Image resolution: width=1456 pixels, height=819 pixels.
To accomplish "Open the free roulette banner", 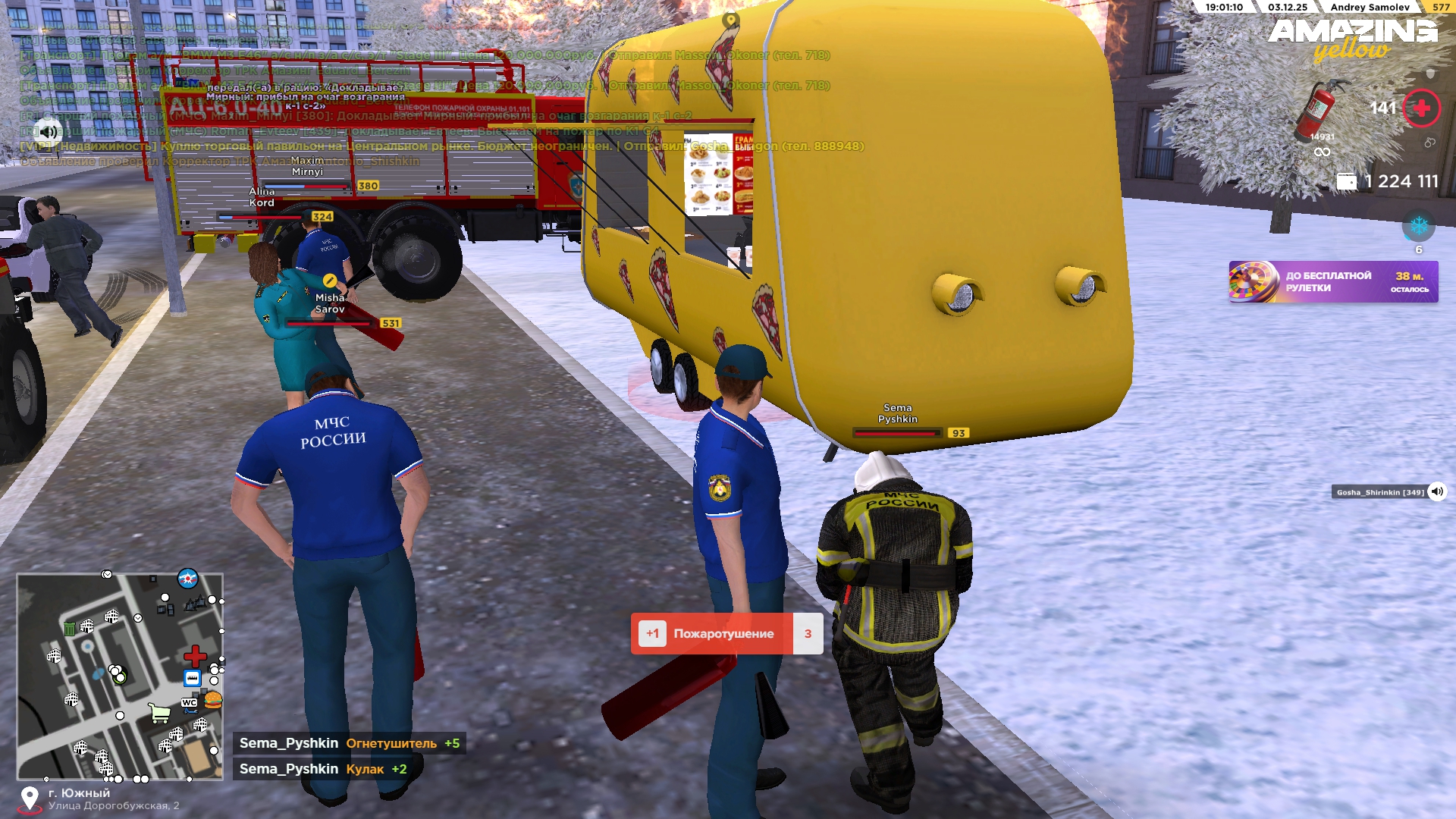I will (1333, 282).
